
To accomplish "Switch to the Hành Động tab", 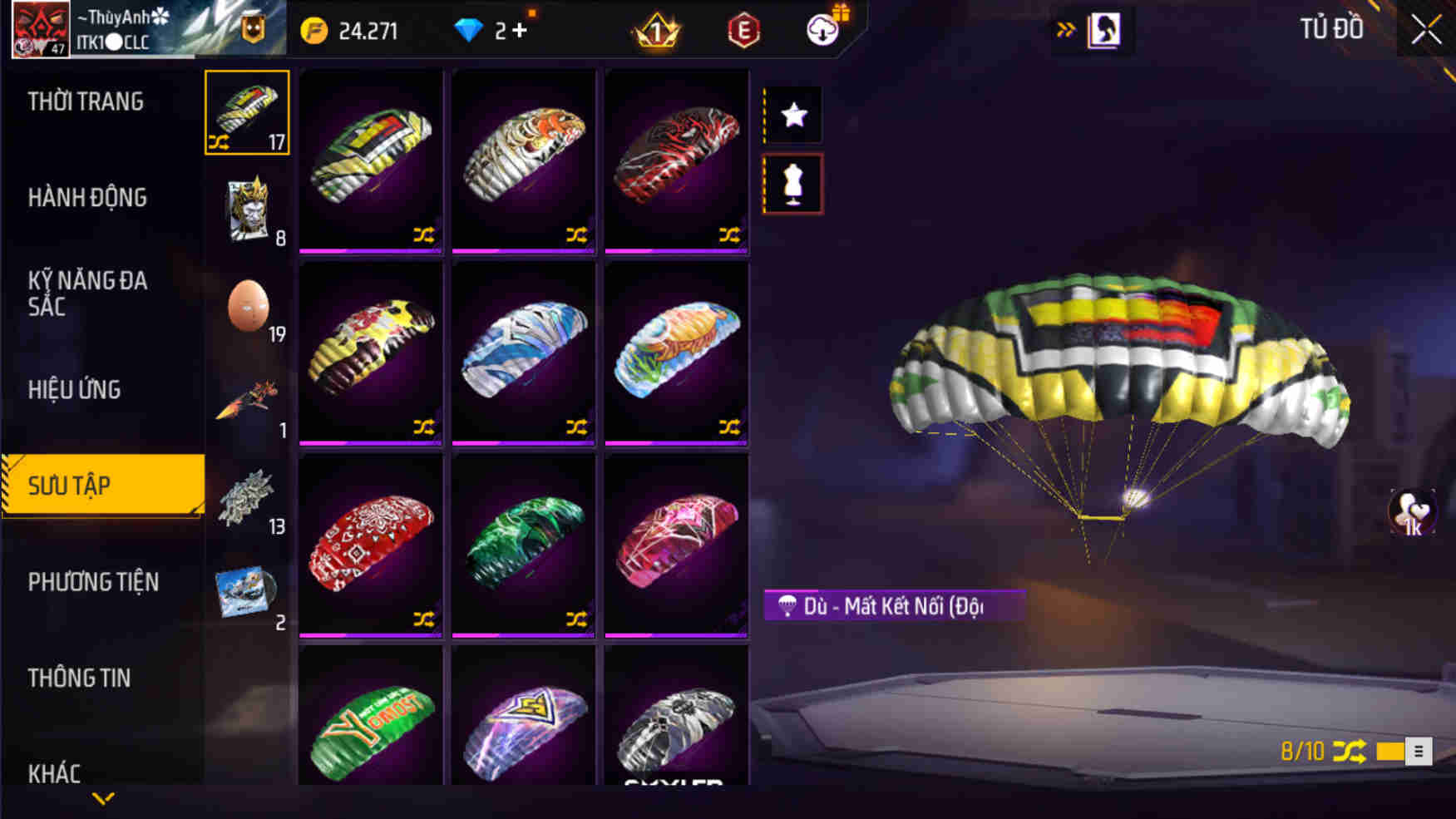I will click(87, 198).
